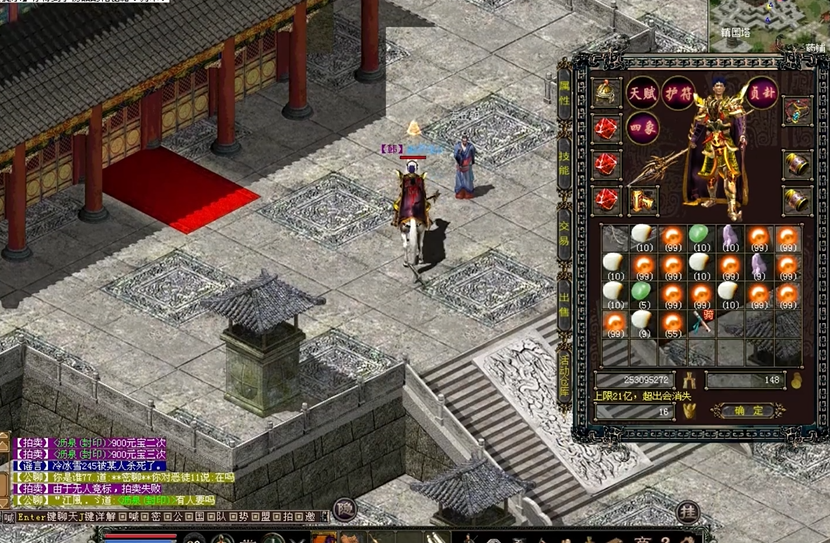Select the orange orb stack of 55
The height and width of the screenshot is (543, 830).
[x=670, y=322]
